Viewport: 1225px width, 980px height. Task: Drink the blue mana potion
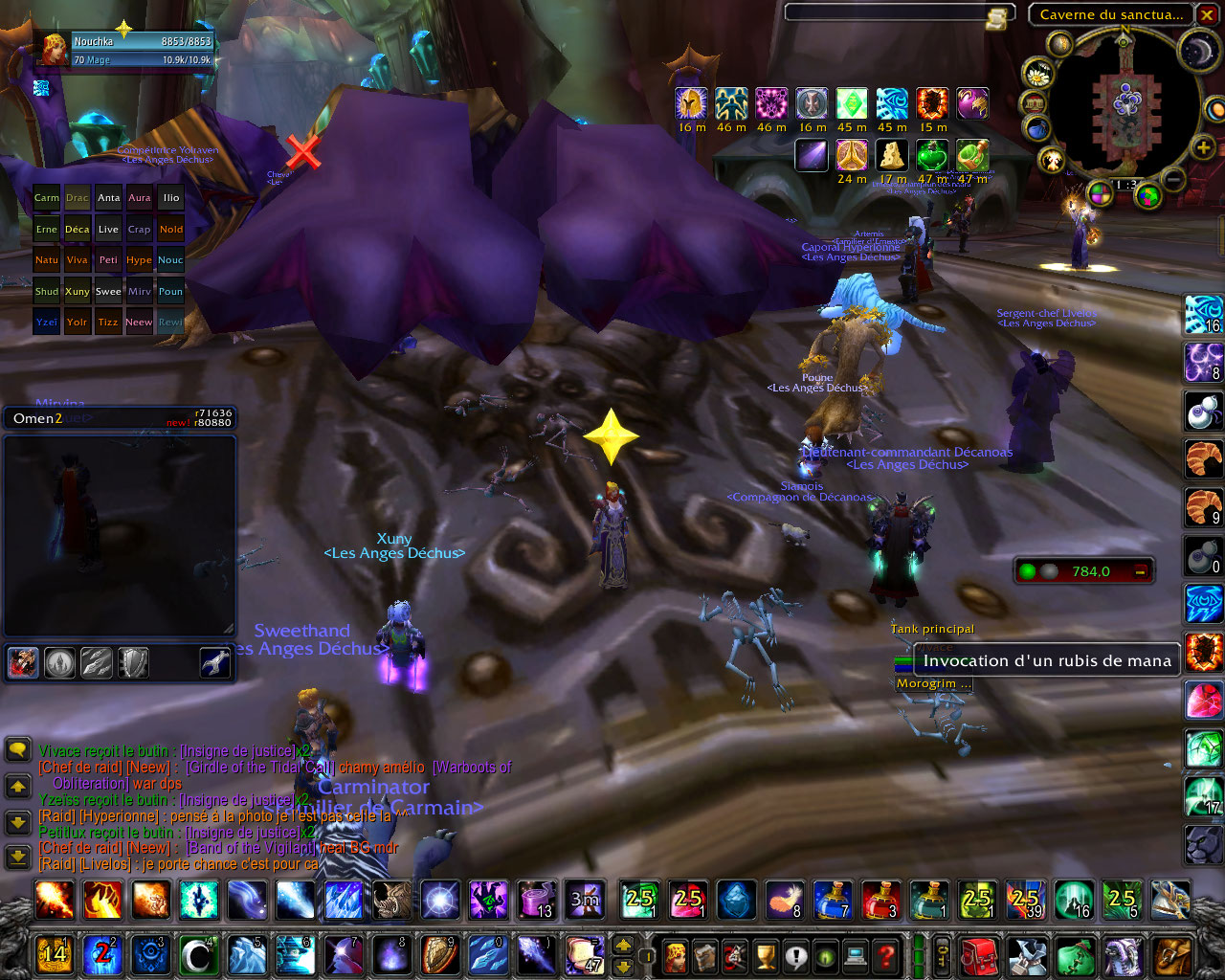(832, 900)
